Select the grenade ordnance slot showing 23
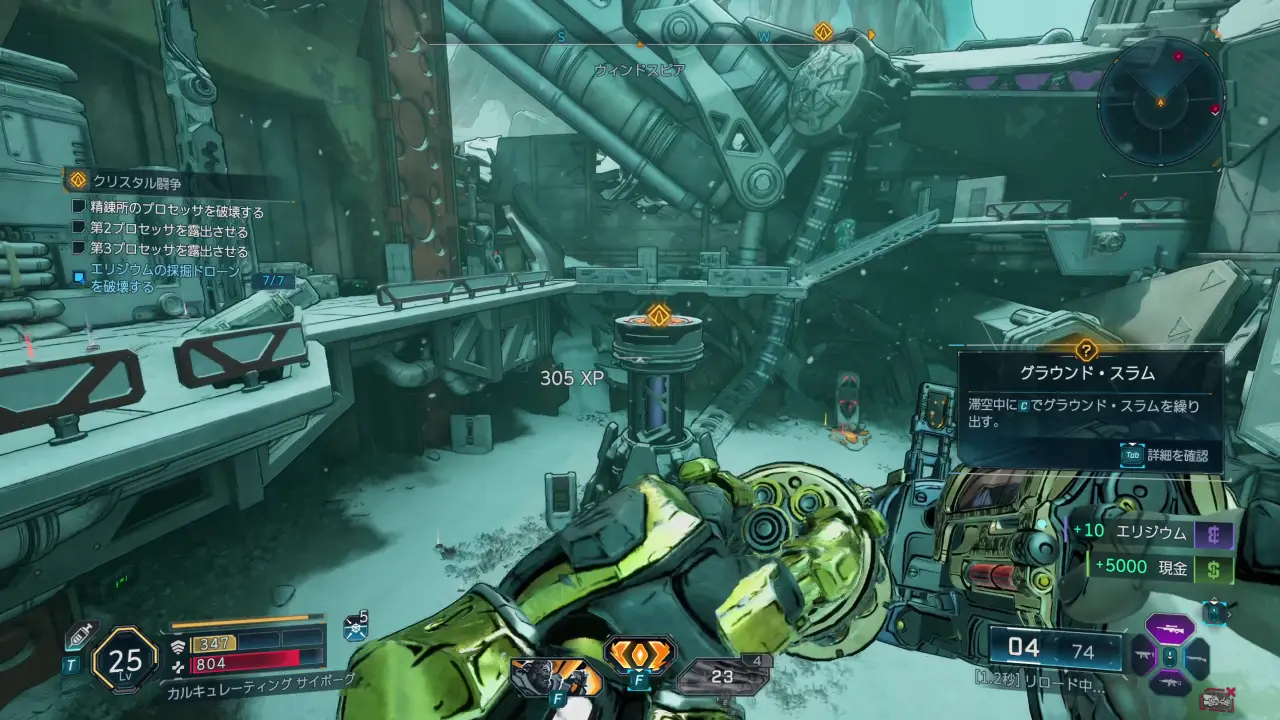The width and height of the screenshot is (1280, 720). tap(723, 677)
